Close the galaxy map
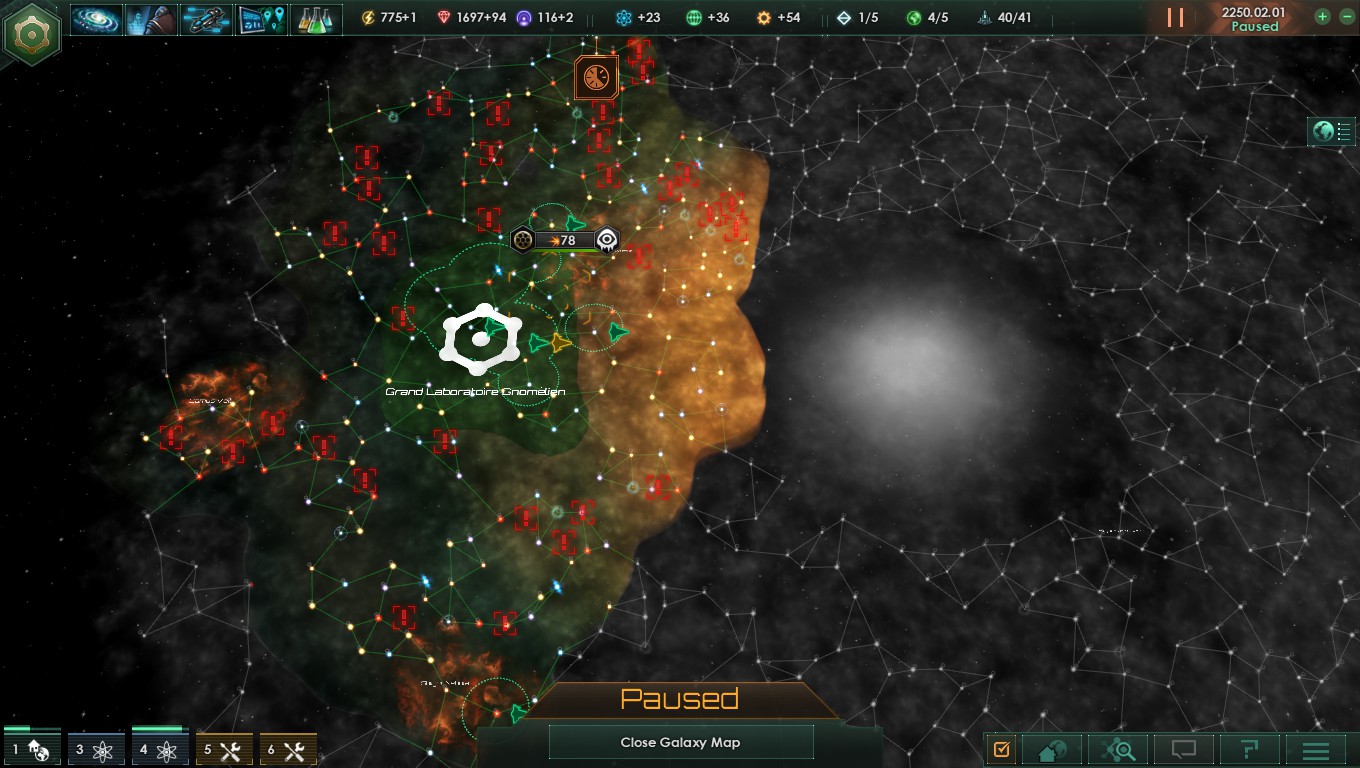Screen dimensions: 1360x768 point(680,742)
